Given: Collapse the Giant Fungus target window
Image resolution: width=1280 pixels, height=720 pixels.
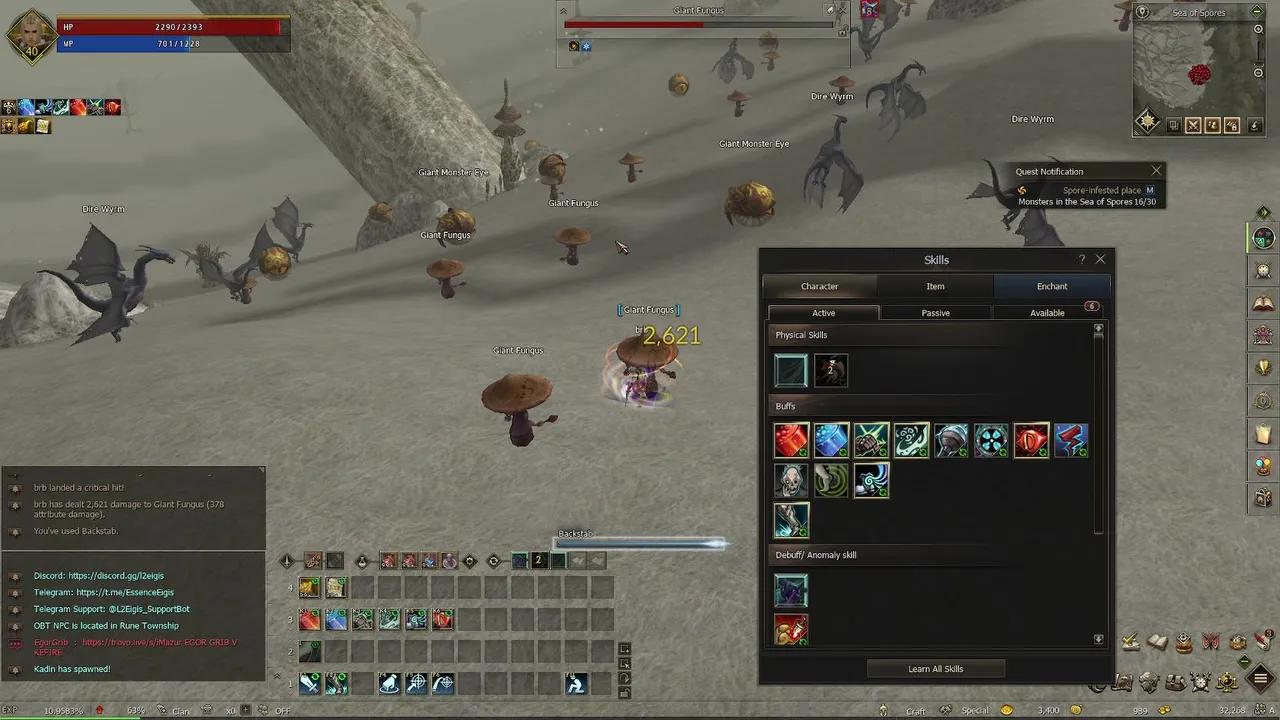Looking at the screenshot, I should point(563,10).
